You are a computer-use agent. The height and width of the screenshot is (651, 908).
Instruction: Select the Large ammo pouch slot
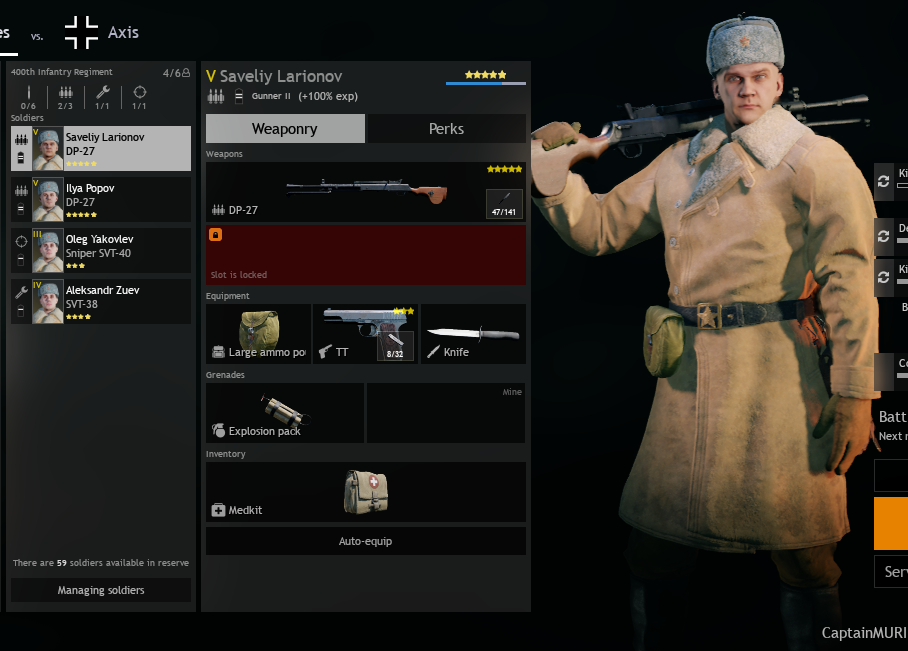click(258, 334)
